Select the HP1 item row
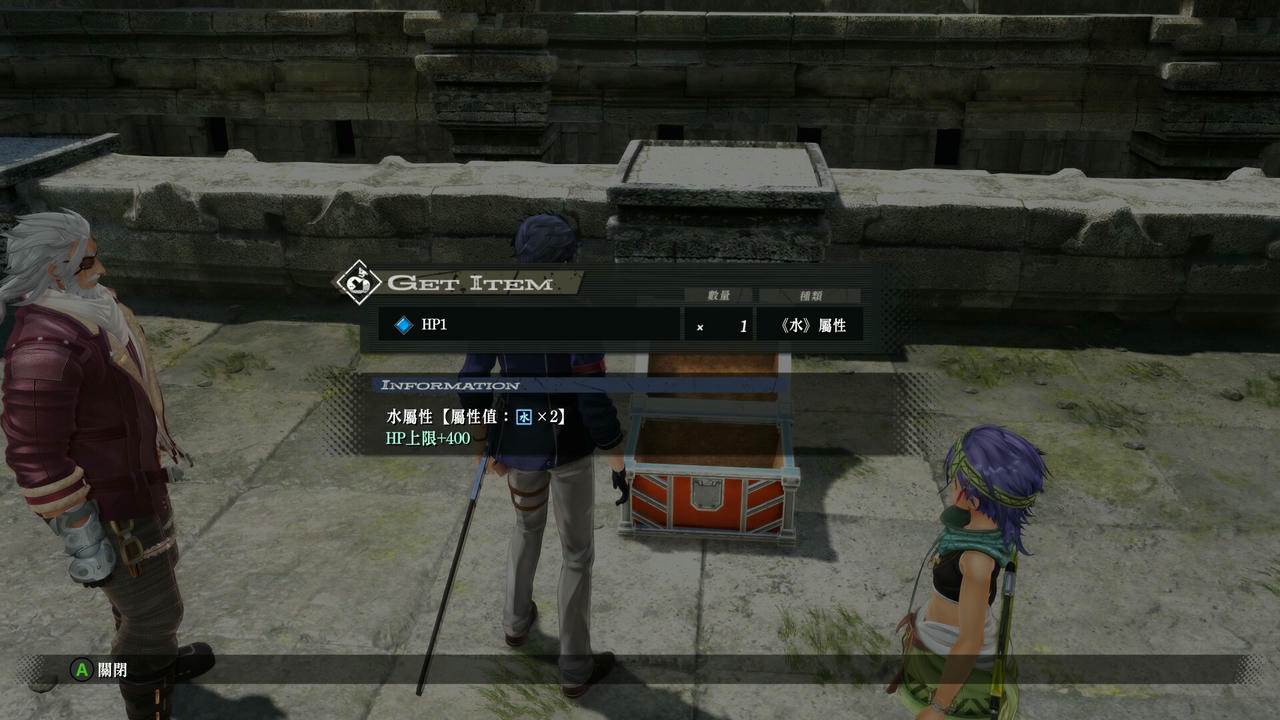The image size is (1280, 720). click(x=529, y=325)
